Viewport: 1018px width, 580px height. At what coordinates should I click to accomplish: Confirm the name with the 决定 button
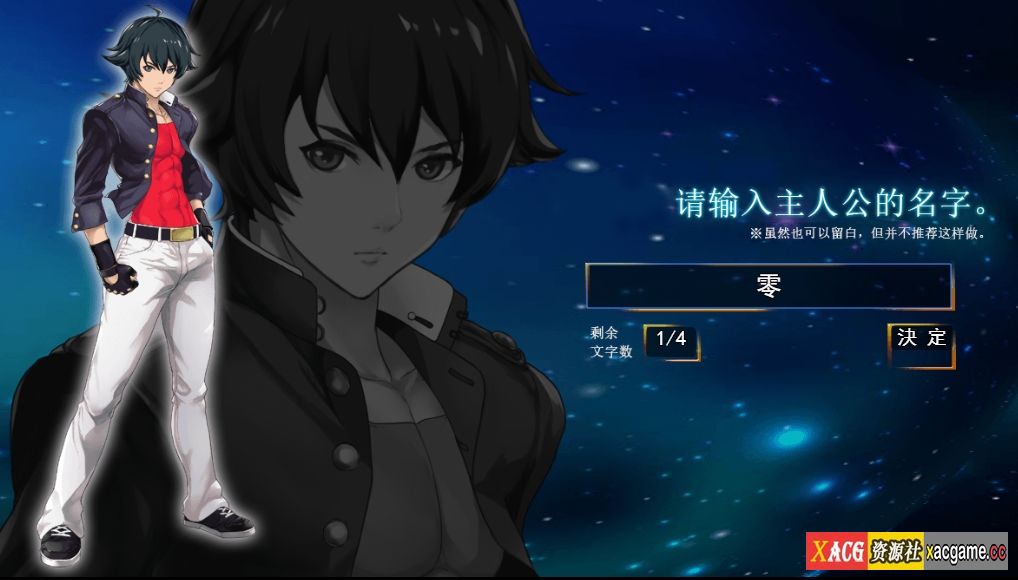pos(921,339)
